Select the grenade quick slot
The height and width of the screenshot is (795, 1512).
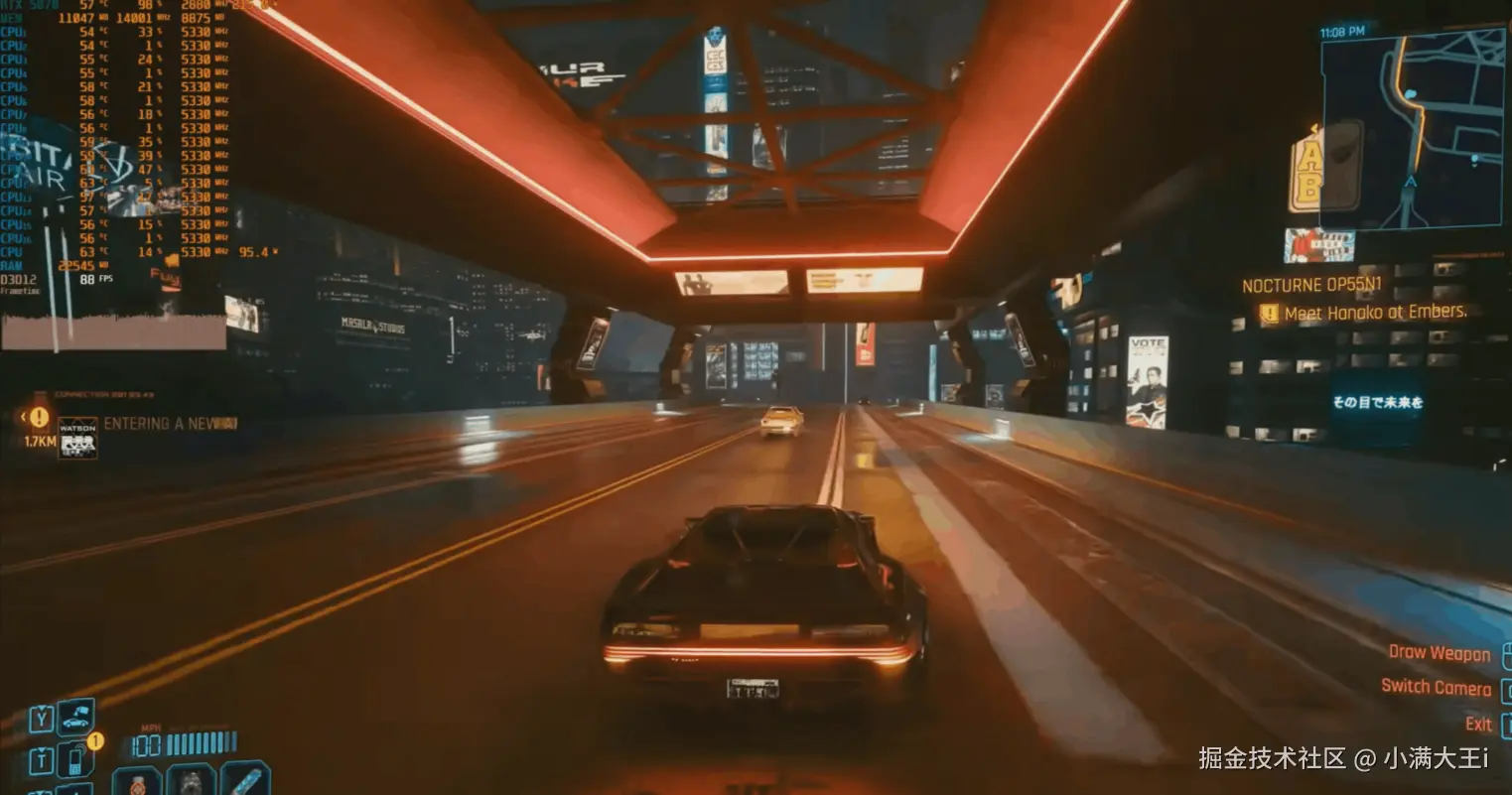191,781
